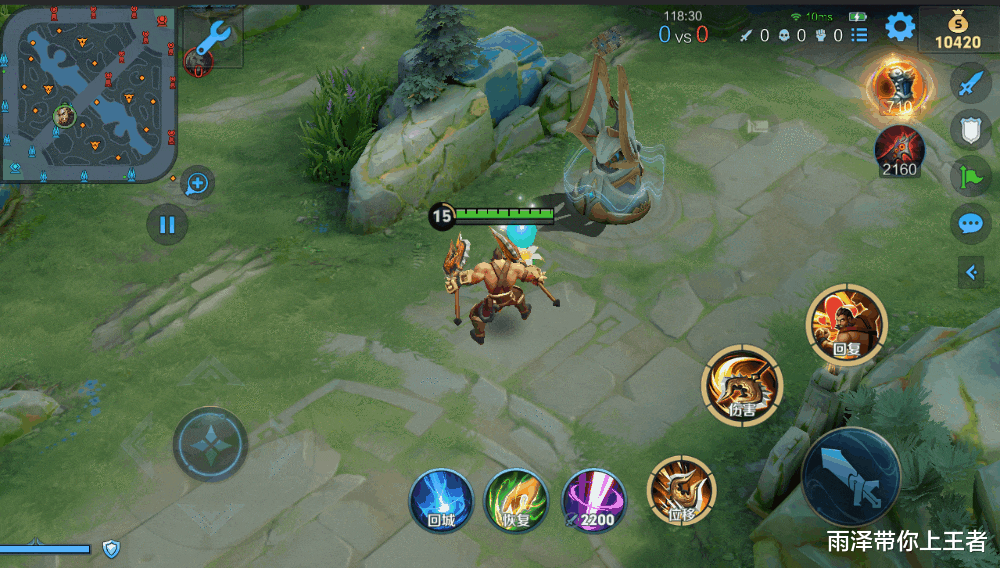Viewport: 1000px width, 568px height.
Task: Click the magnifier zoom-in button
Action: click(197, 183)
